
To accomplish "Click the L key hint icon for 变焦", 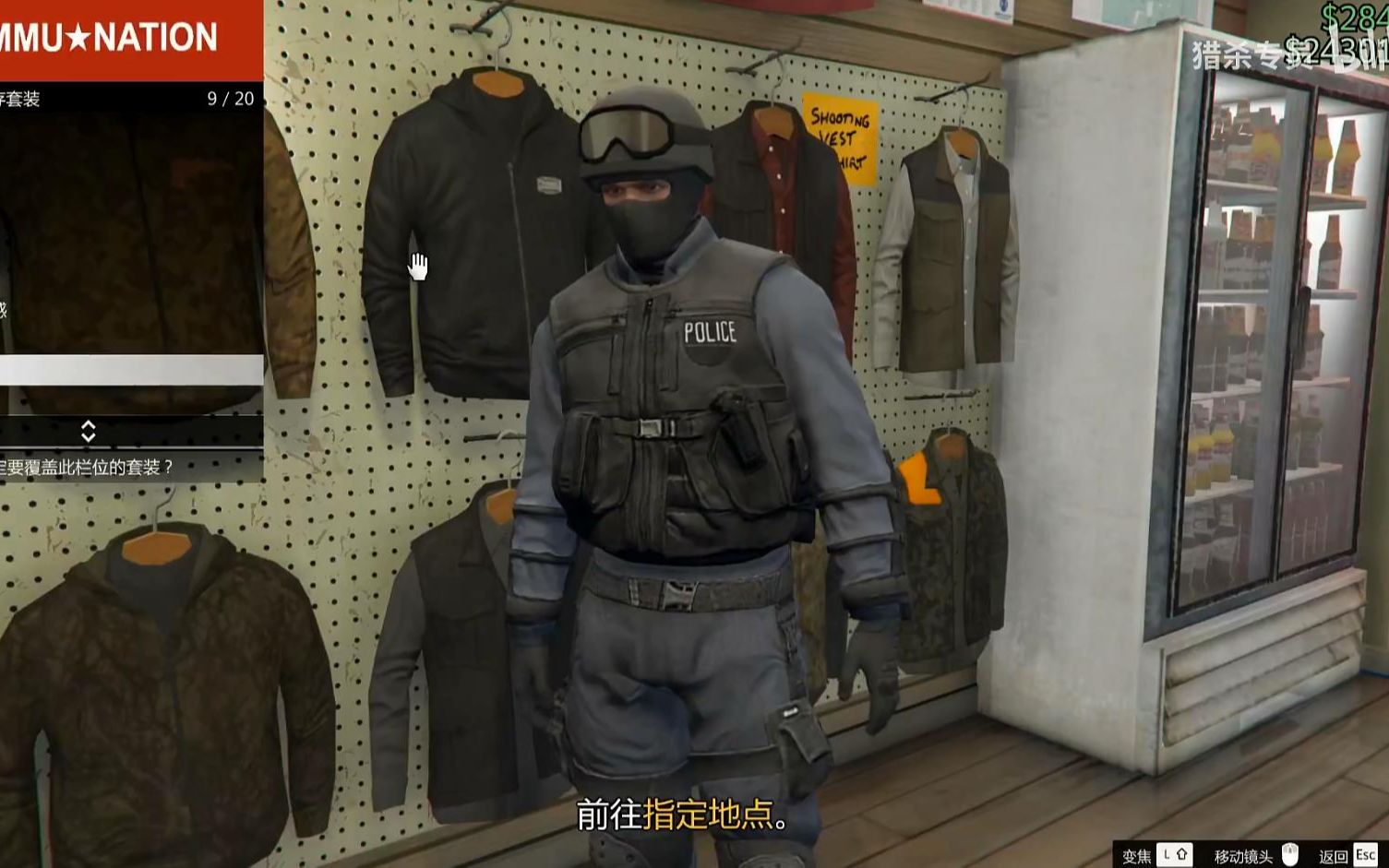I will (x=1165, y=853).
